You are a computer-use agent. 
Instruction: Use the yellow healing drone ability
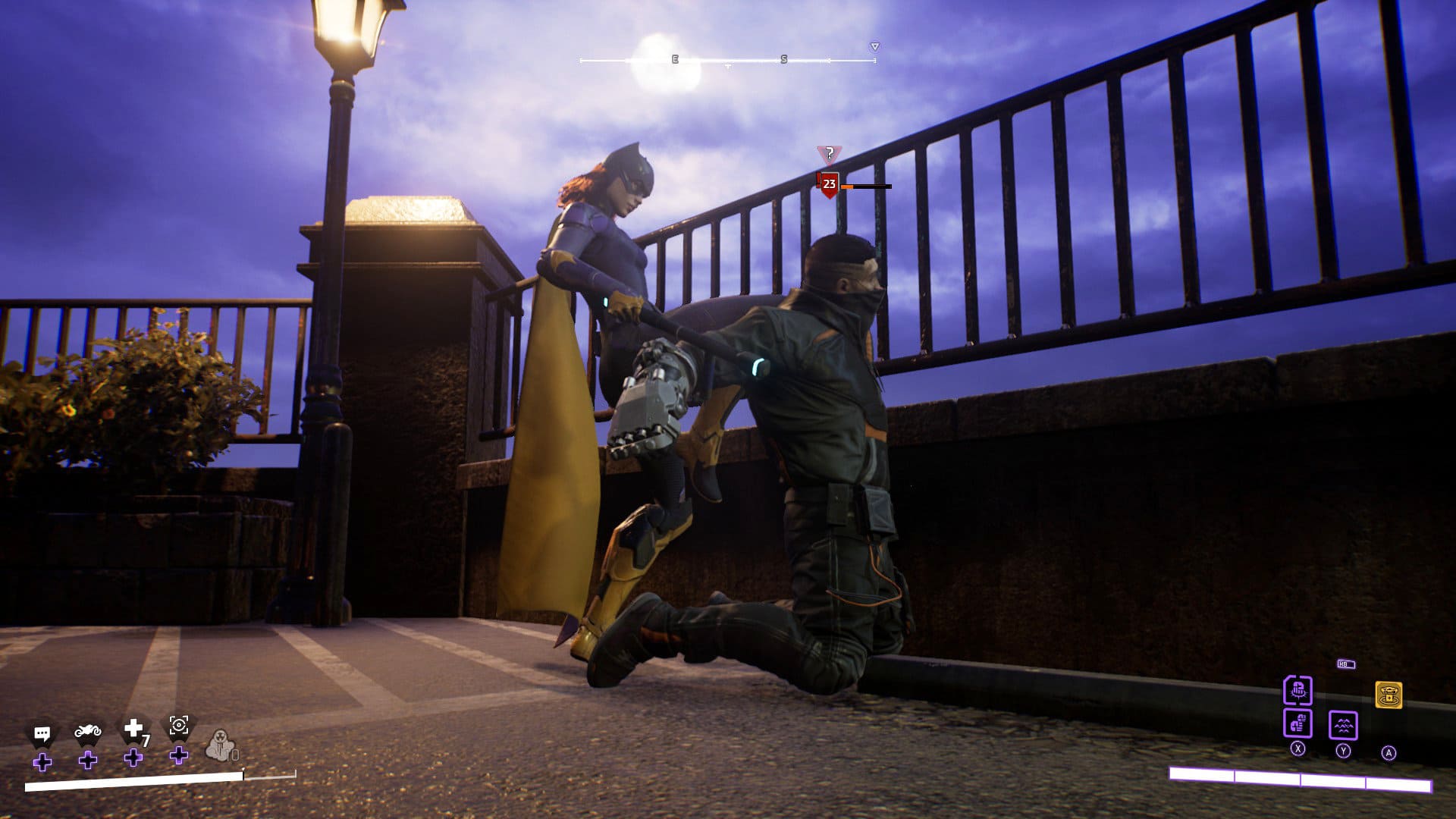[1389, 695]
